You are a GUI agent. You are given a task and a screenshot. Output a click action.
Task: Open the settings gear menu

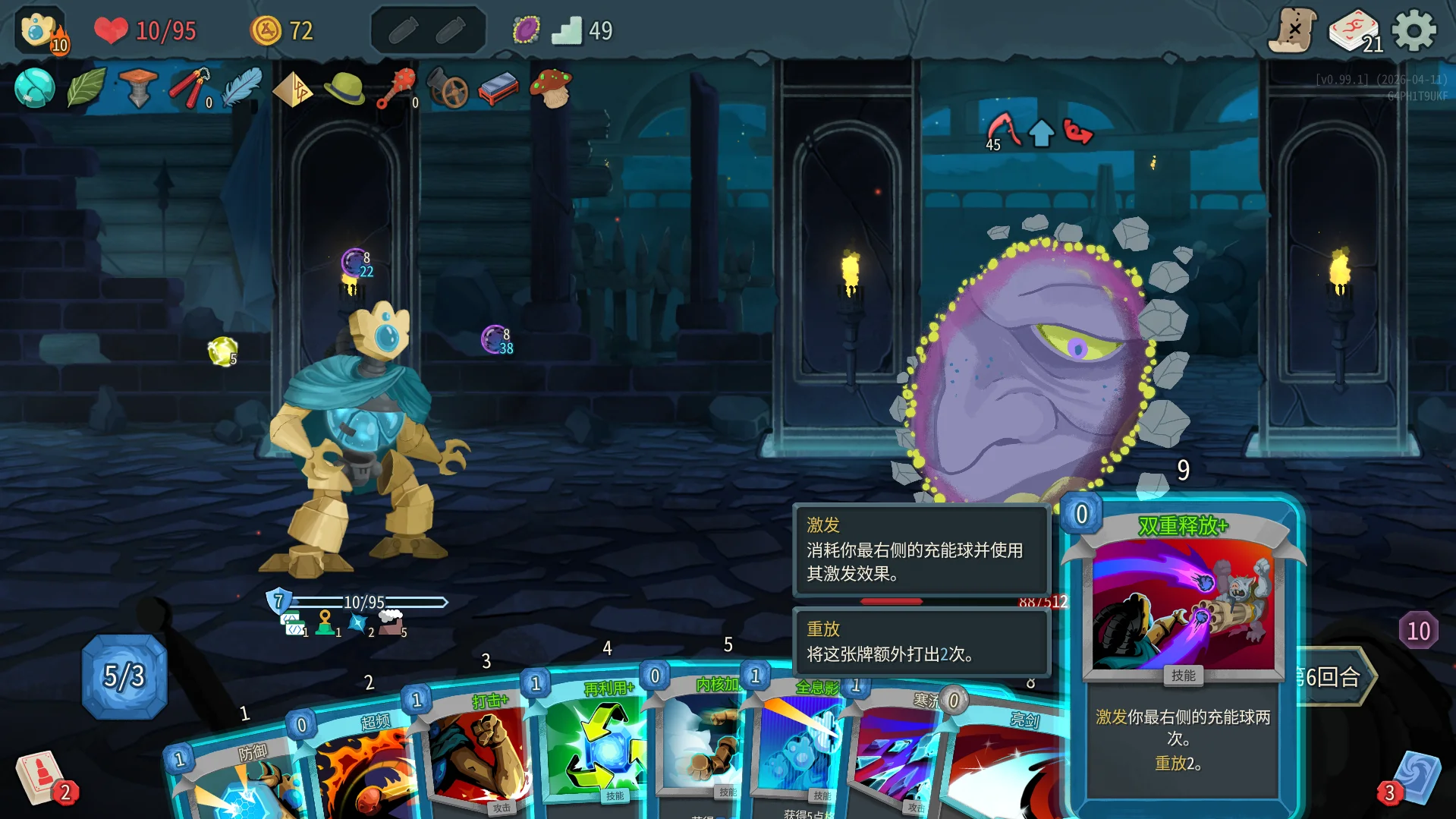coord(1414,31)
